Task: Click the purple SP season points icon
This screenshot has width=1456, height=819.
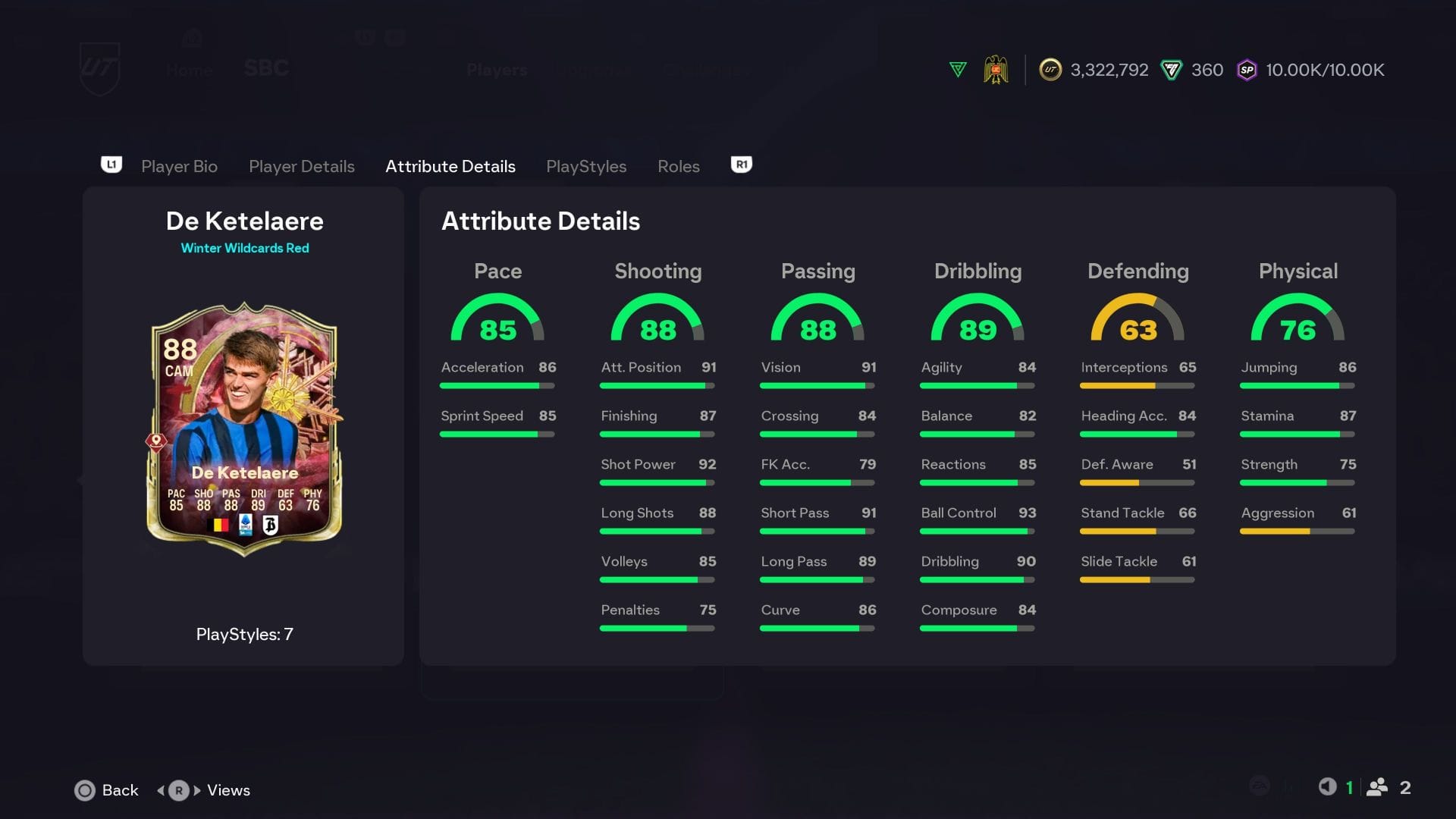Action: [1246, 70]
